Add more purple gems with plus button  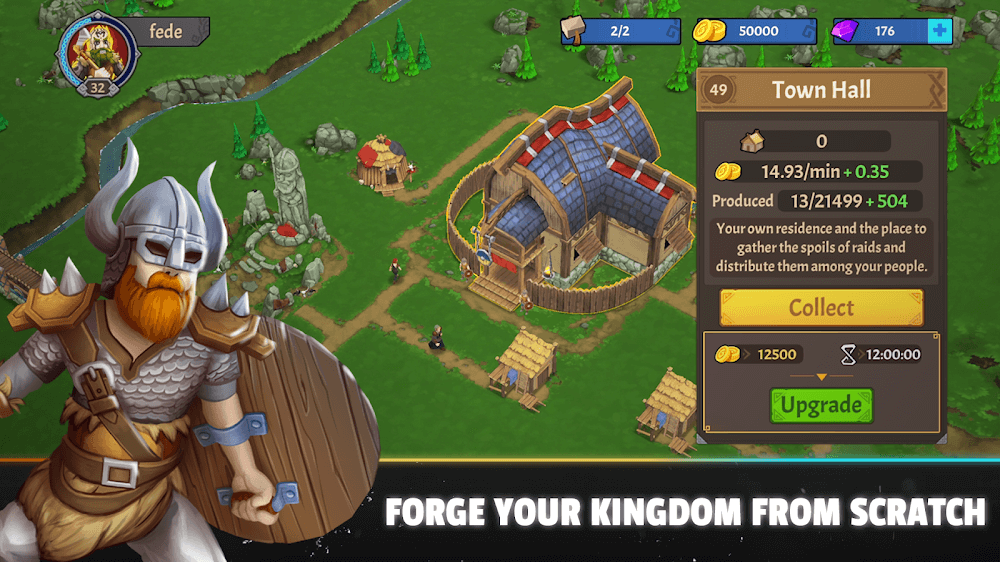coord(938,31)
